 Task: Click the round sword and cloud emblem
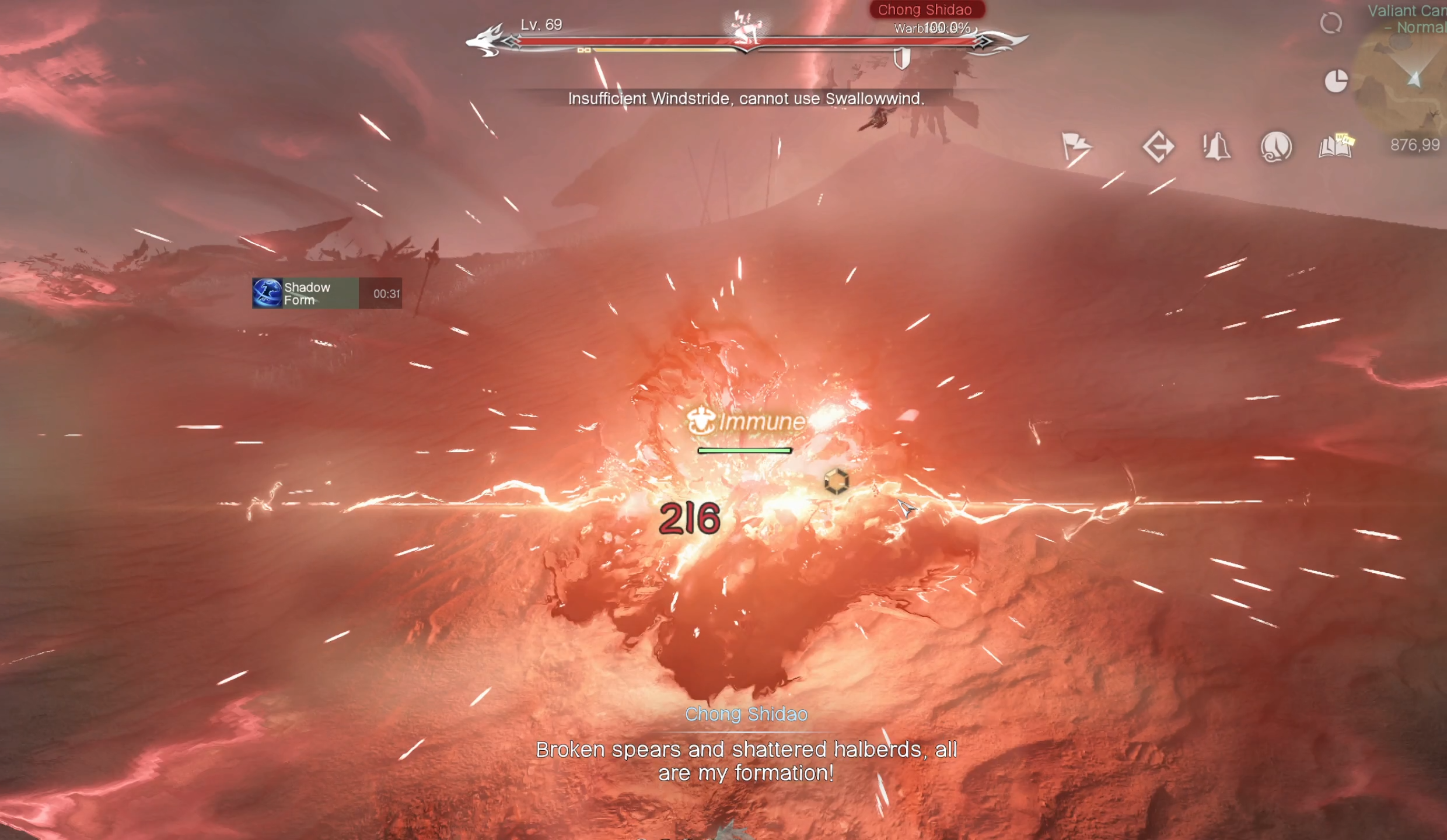(x=1276, y=146)
